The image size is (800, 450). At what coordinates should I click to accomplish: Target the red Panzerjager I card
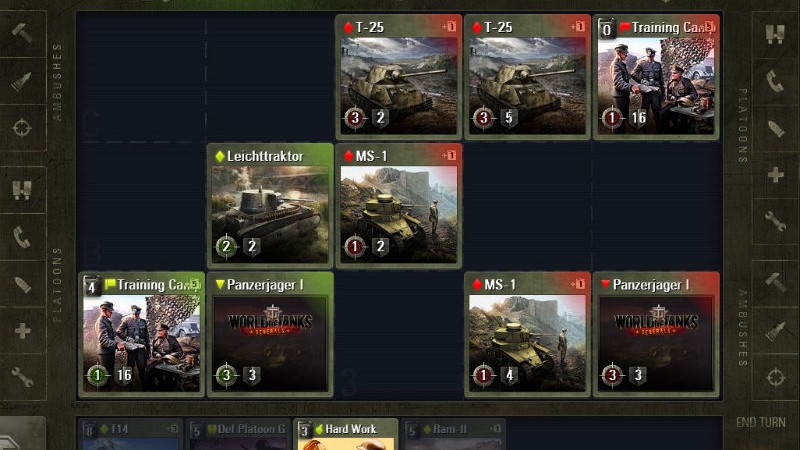pos(656,333)
